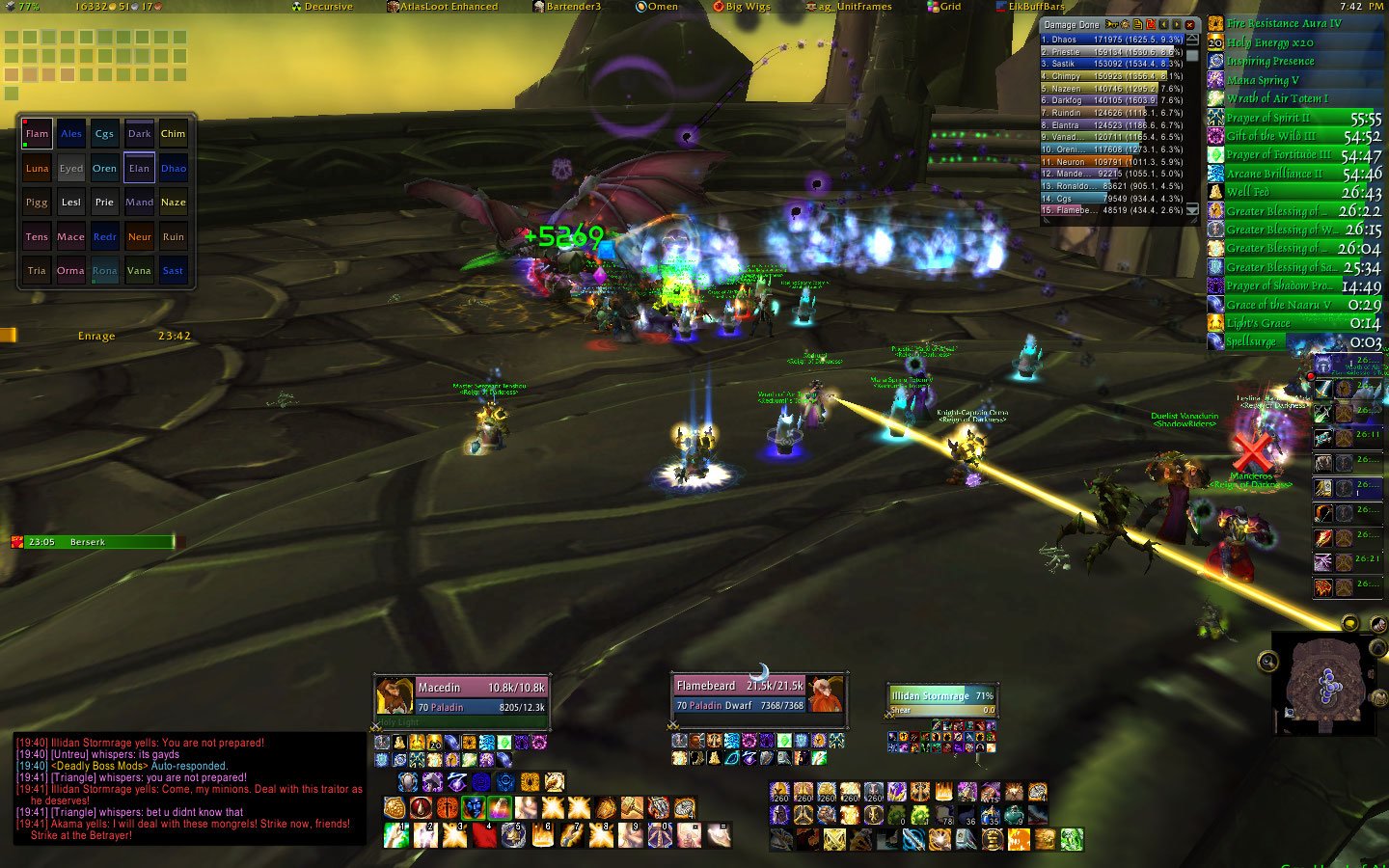This screenshot has height=868, width=1389.
Task: Close the Damage Done meter window
Action: (1189, 24)
